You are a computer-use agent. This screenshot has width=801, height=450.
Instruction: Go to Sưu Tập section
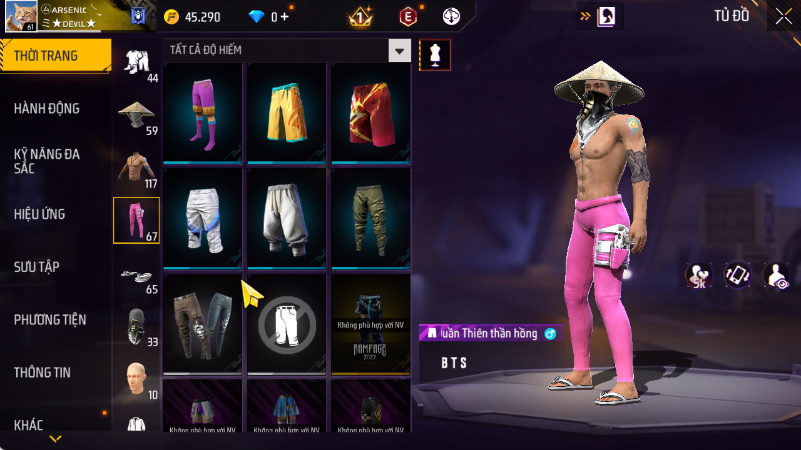tap(37, 266)
